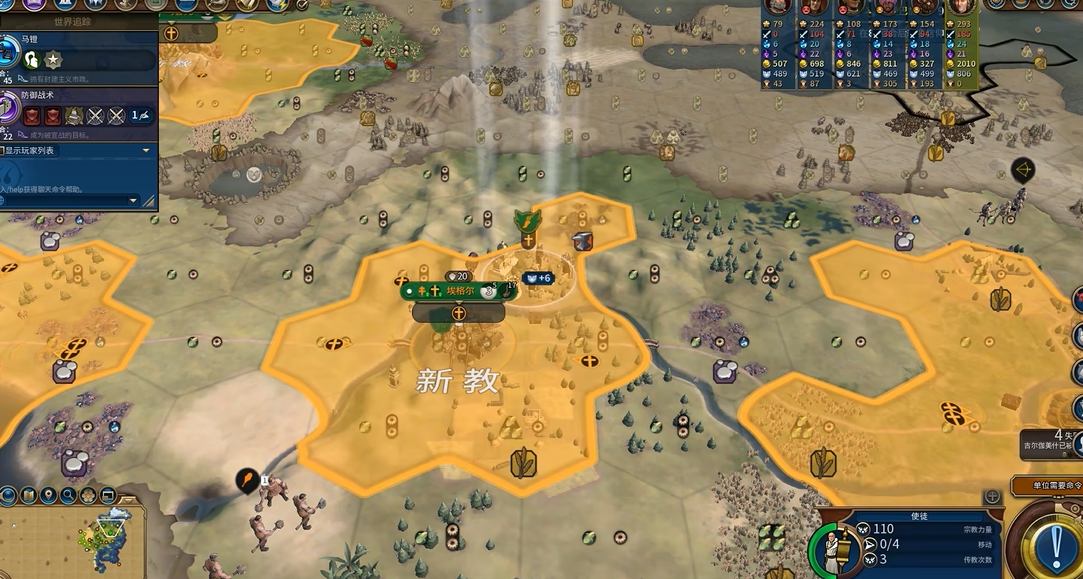
Task: Open the map search magnifier button
Action: (68, 495)
